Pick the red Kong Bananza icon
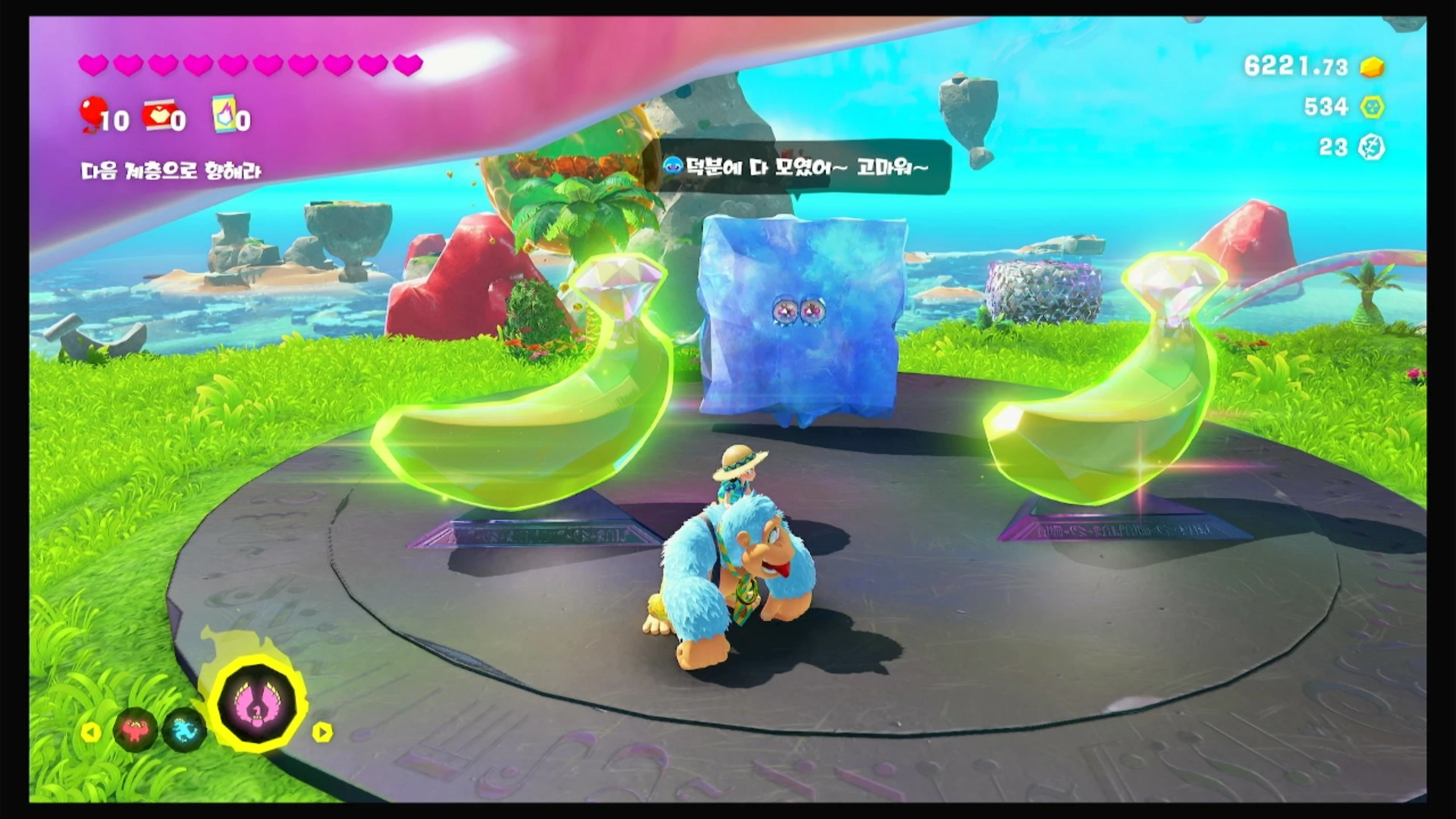The width and height of the screenshot is (1456, 819). (135, 730)
